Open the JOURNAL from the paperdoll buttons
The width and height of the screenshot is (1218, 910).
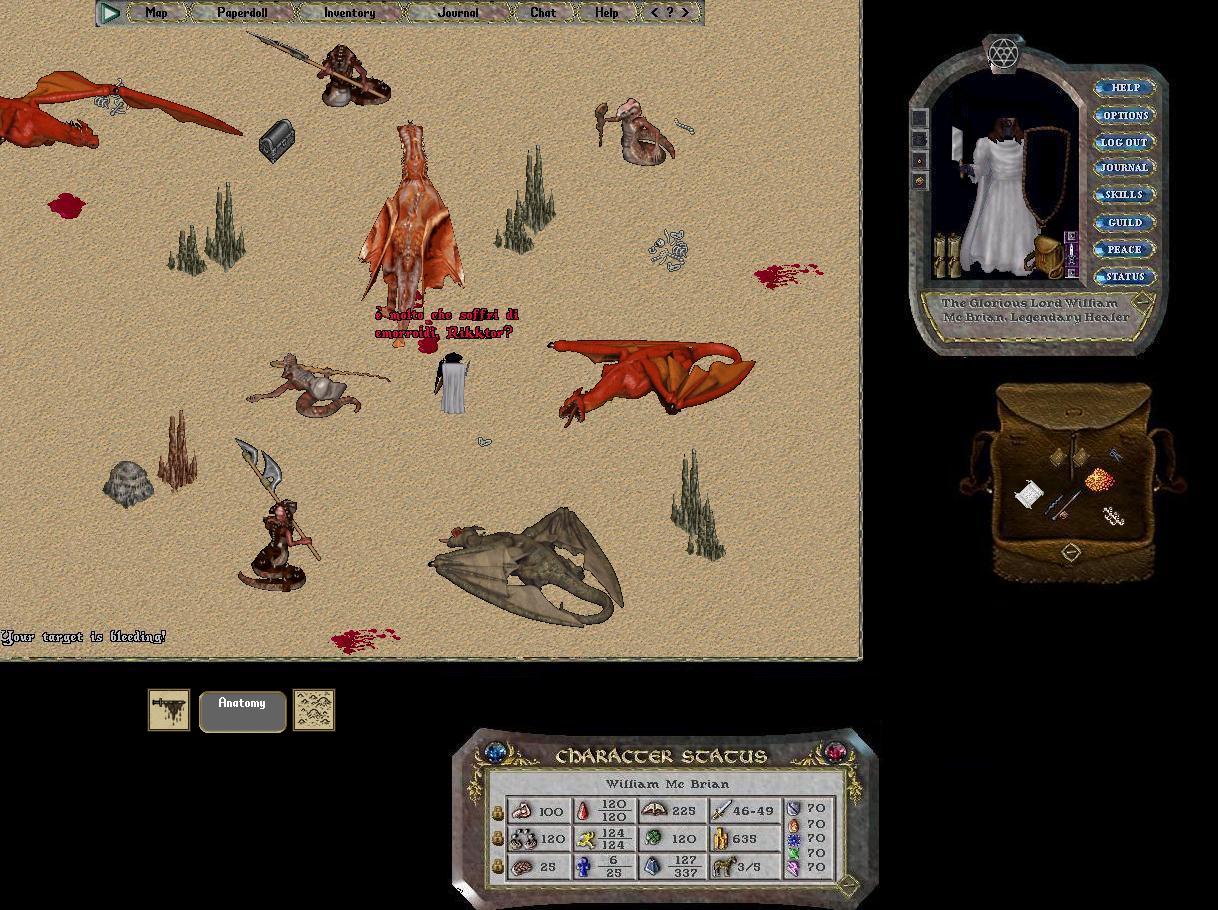(x=1125, y=168)
